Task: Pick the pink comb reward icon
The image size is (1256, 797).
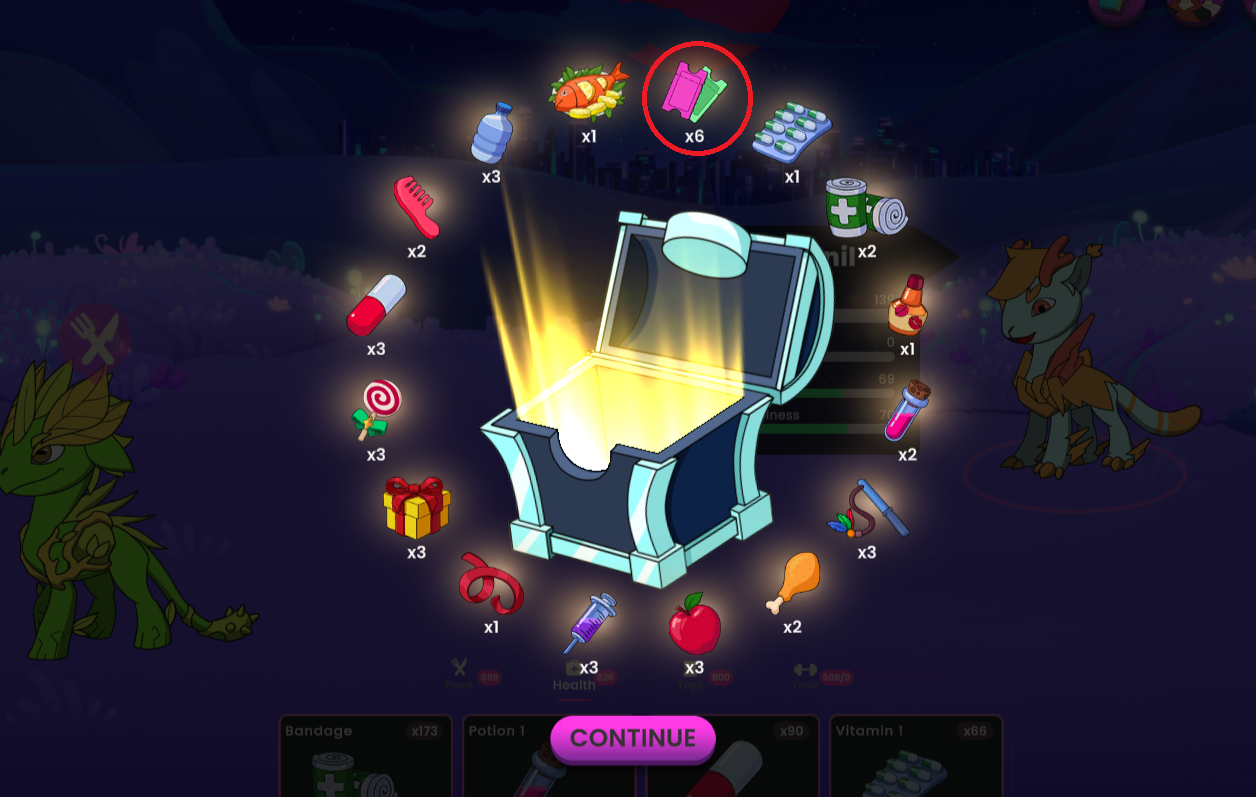Action: click(416, 207)
